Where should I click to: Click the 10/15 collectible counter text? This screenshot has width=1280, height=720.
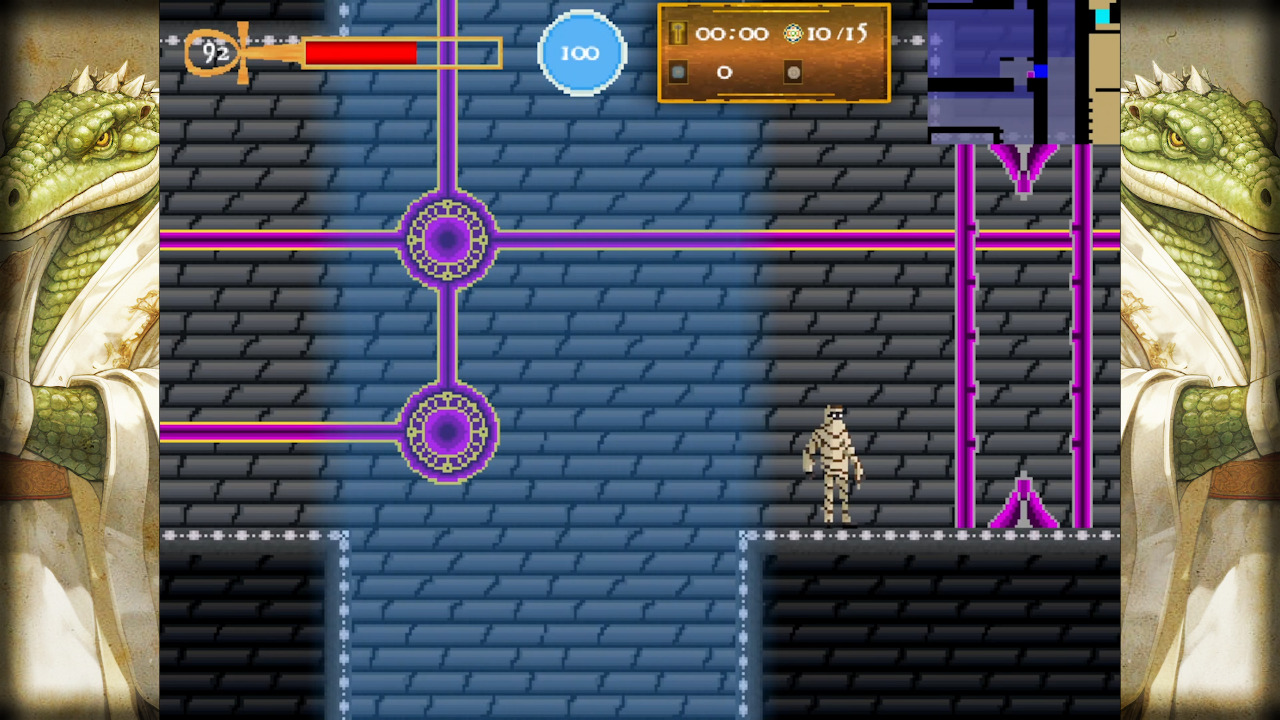pos(840,33)
